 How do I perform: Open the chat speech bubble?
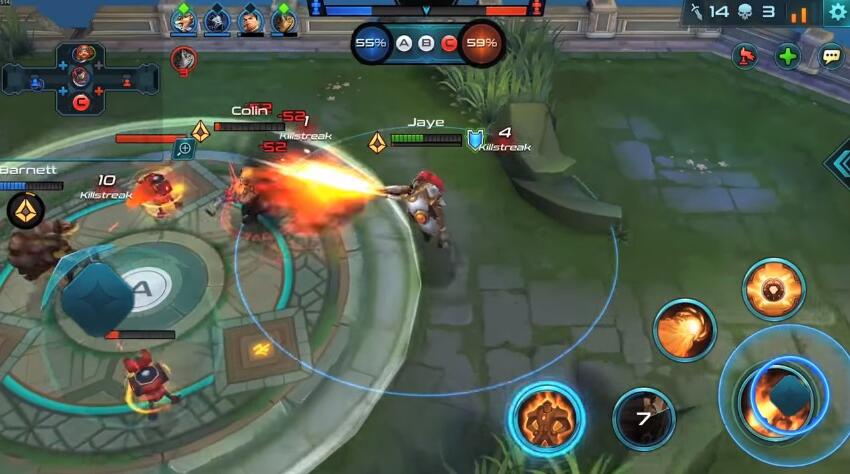831,56
